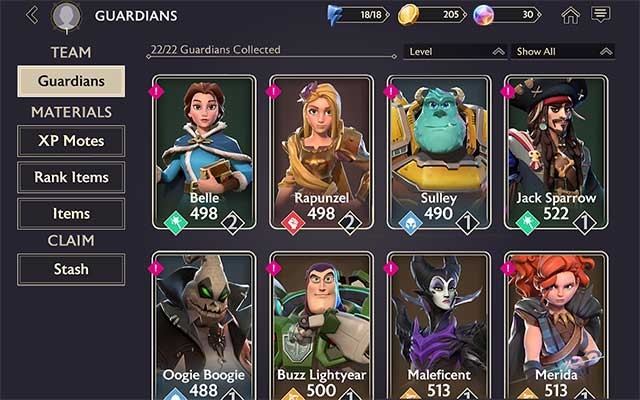
Task: Open the XP Motes materials tab
Action: (71, 141)
